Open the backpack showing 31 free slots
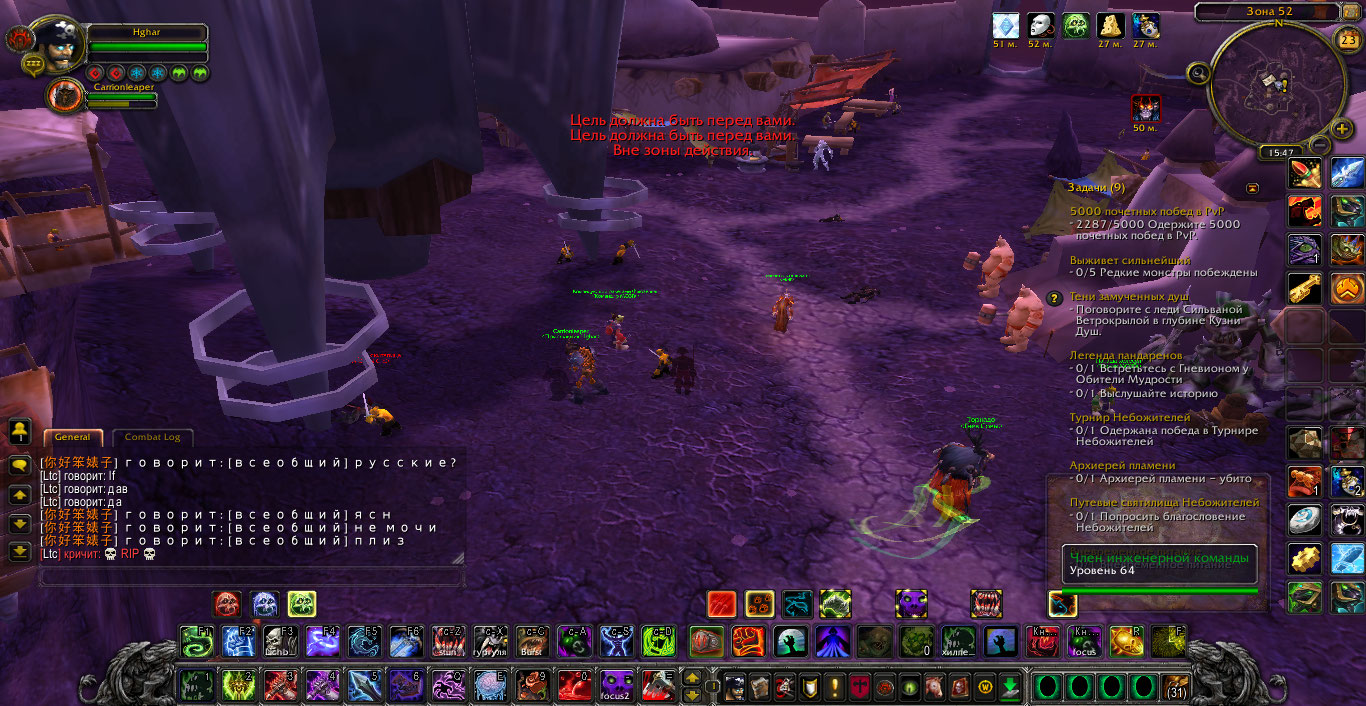1366x706 pixels. pos(1176,686)
